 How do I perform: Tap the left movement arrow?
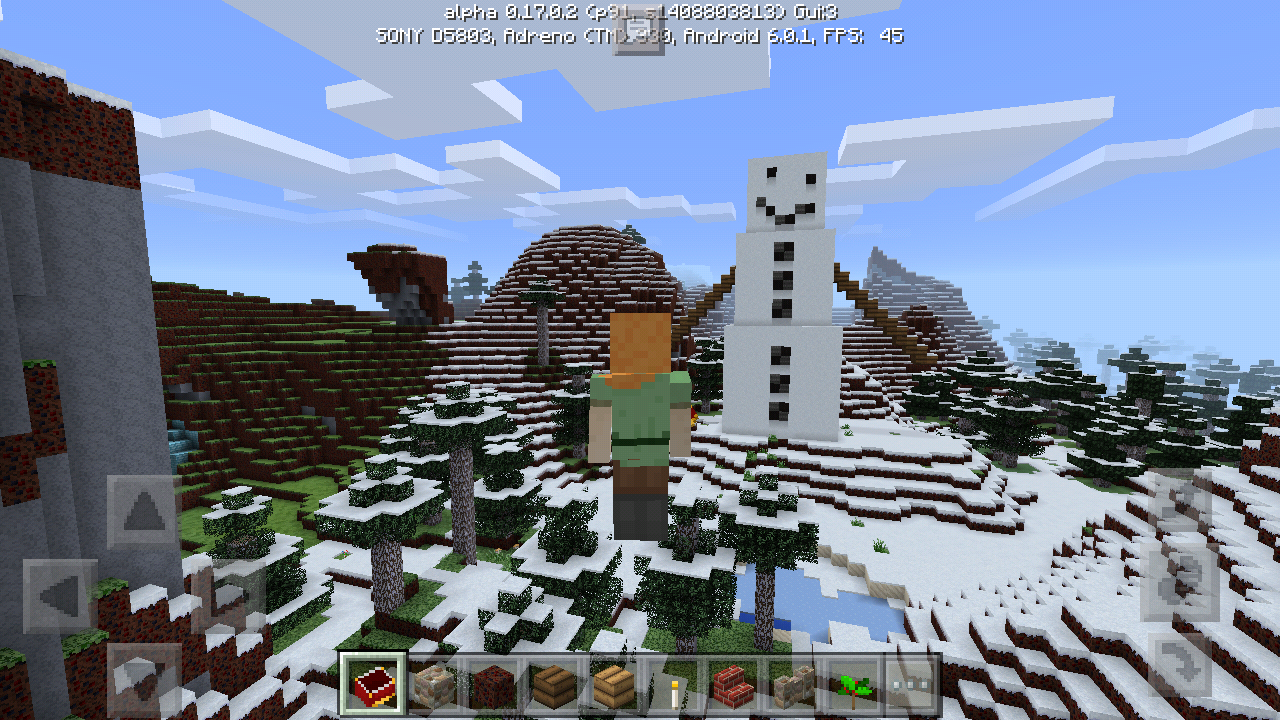click(x=60, y=597)
